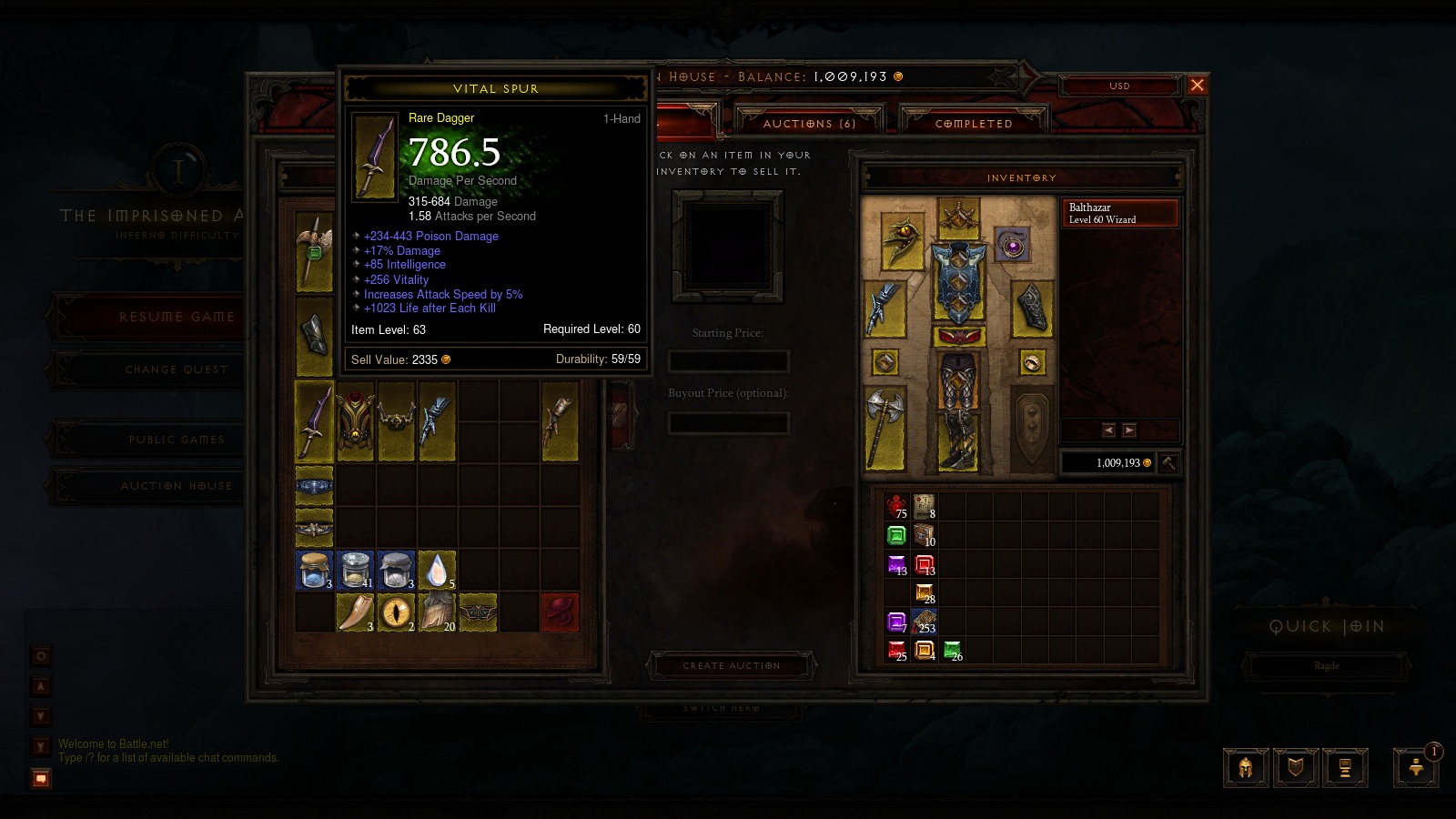The width and height of the screenshot is (1456, 819).
Task: Open the helmet icon menu
Action: tap(1246, 768)
